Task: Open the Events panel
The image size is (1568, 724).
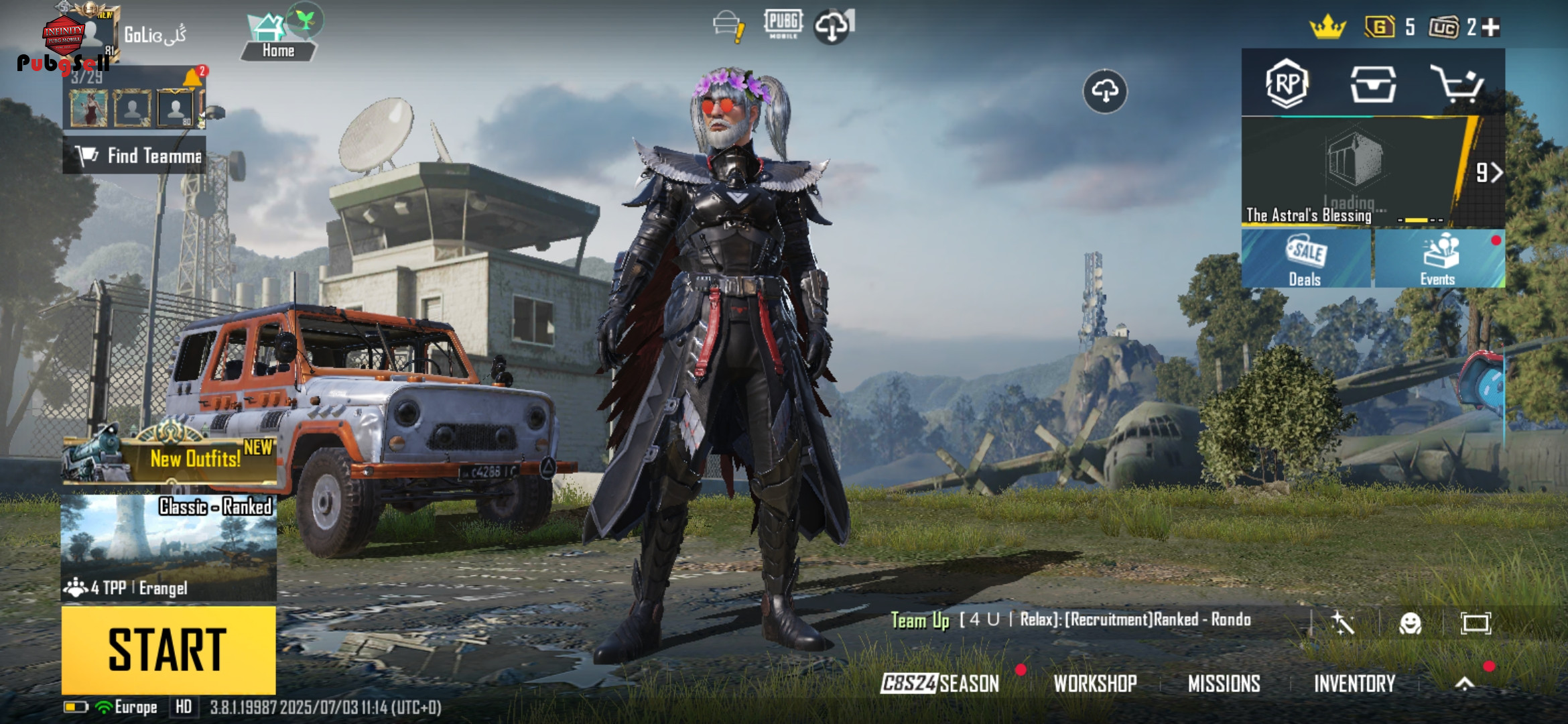Action: [x=1438, y=259]
